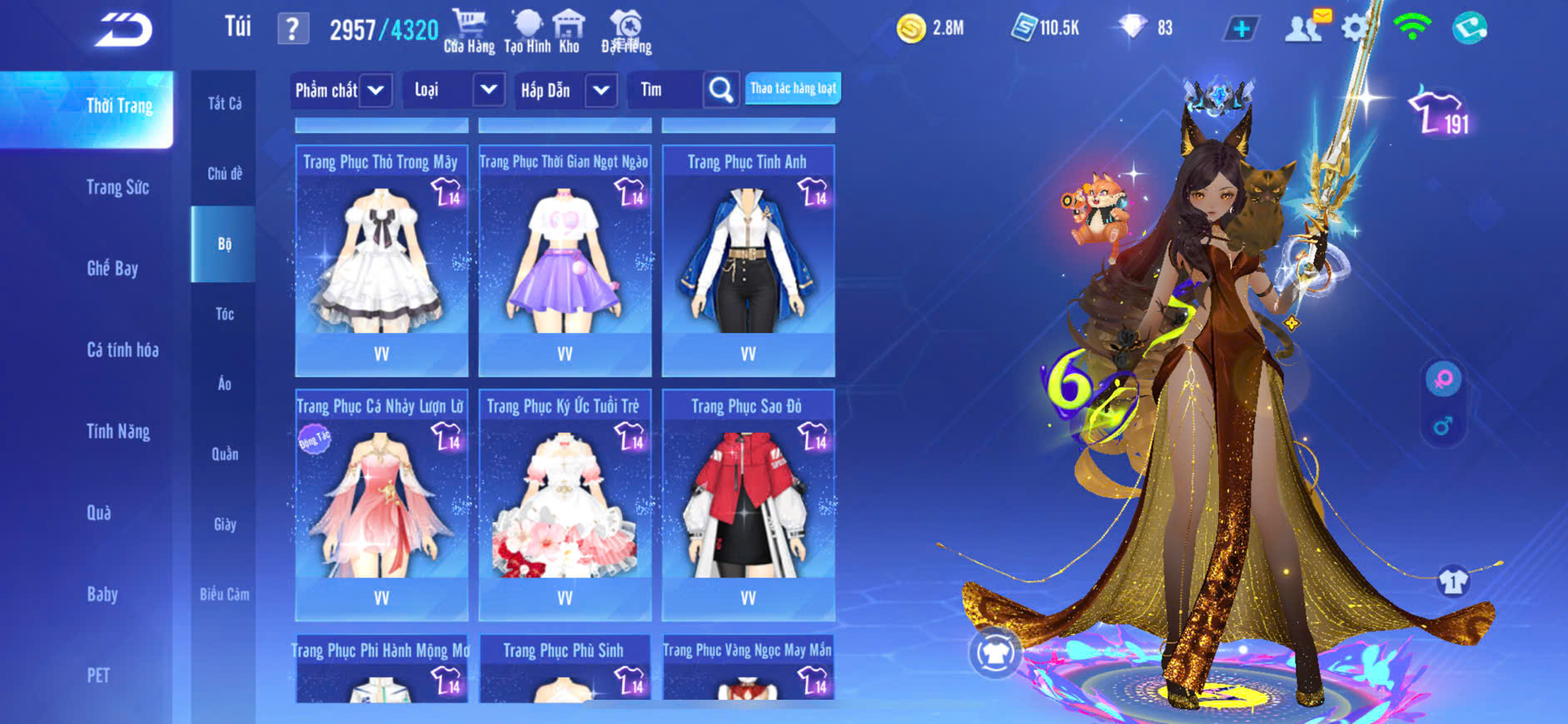This screenshot has width=1568, height=724.
Task: Open the Cửa Hàng shop cart icon
Action: coord(469,31)
